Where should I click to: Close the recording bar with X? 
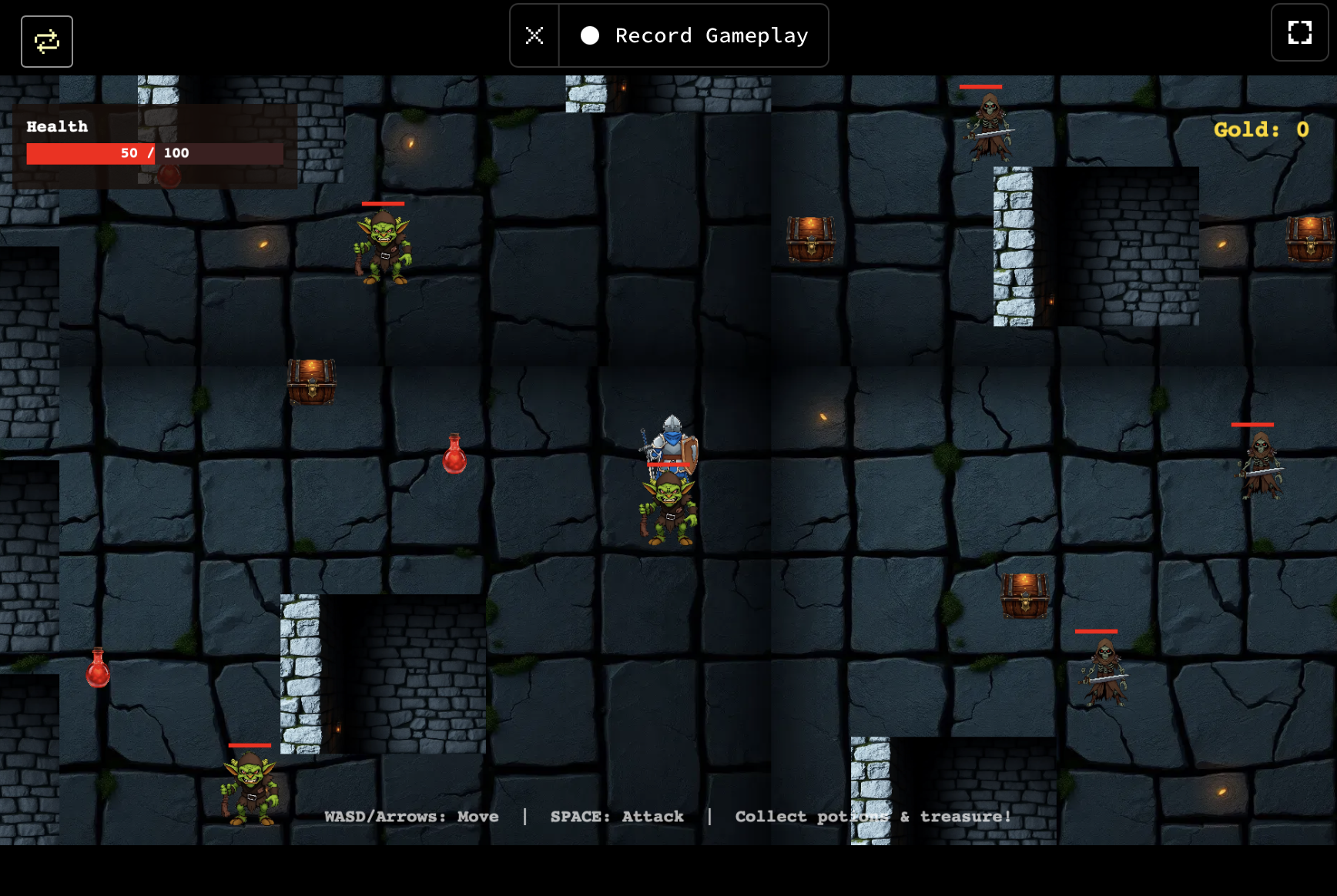pos(534,36)
